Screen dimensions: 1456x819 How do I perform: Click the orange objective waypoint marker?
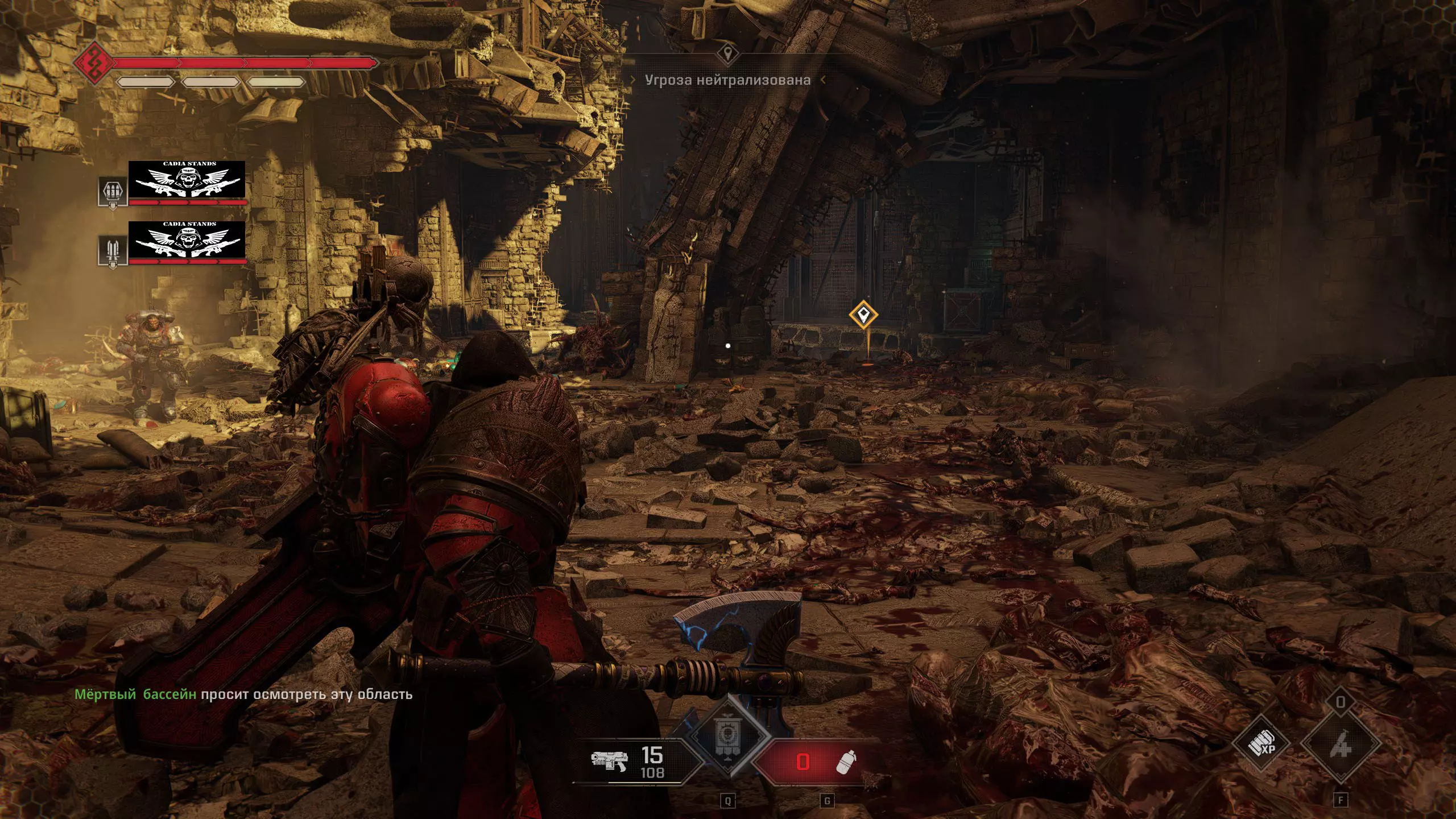point(863,315)
